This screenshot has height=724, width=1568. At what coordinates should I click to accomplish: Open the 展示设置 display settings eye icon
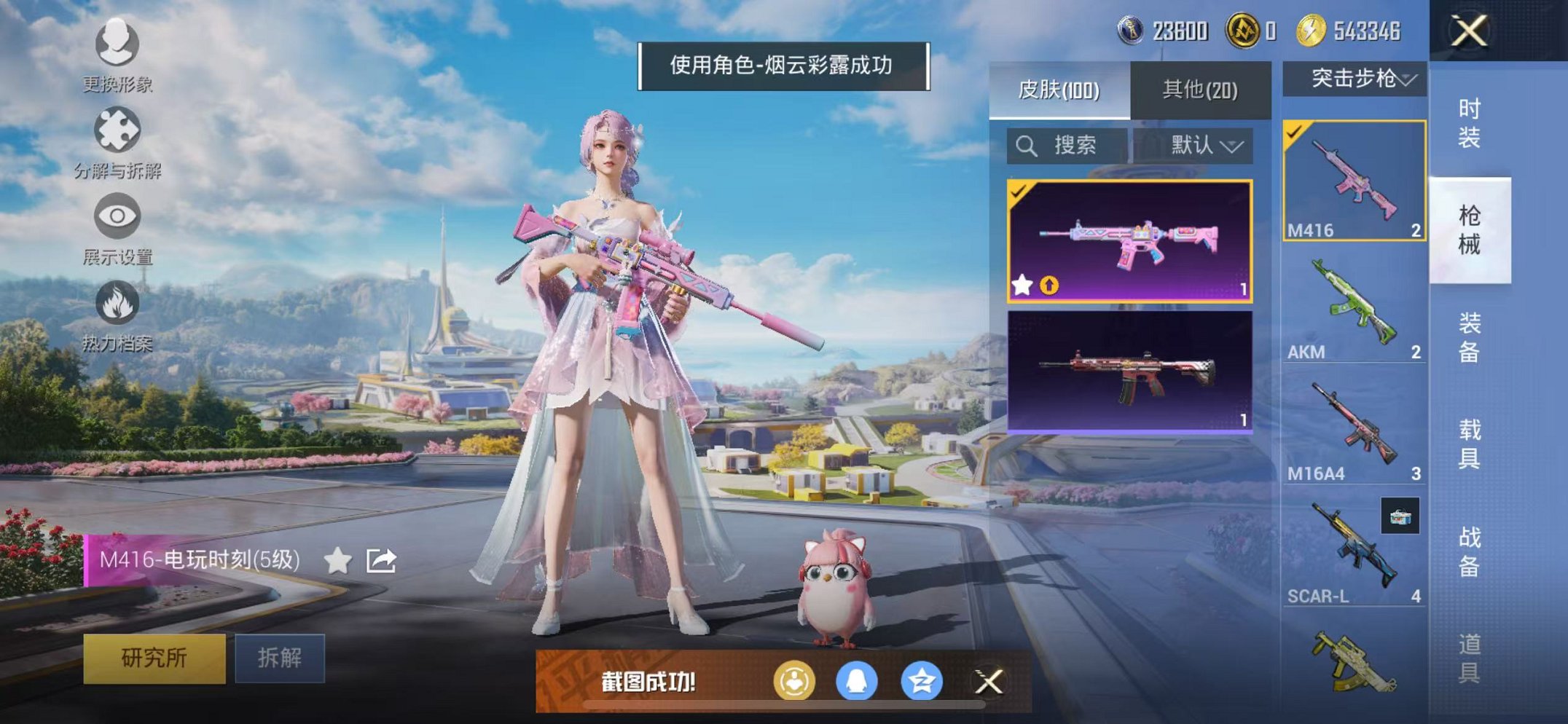[x=118, y=215]
